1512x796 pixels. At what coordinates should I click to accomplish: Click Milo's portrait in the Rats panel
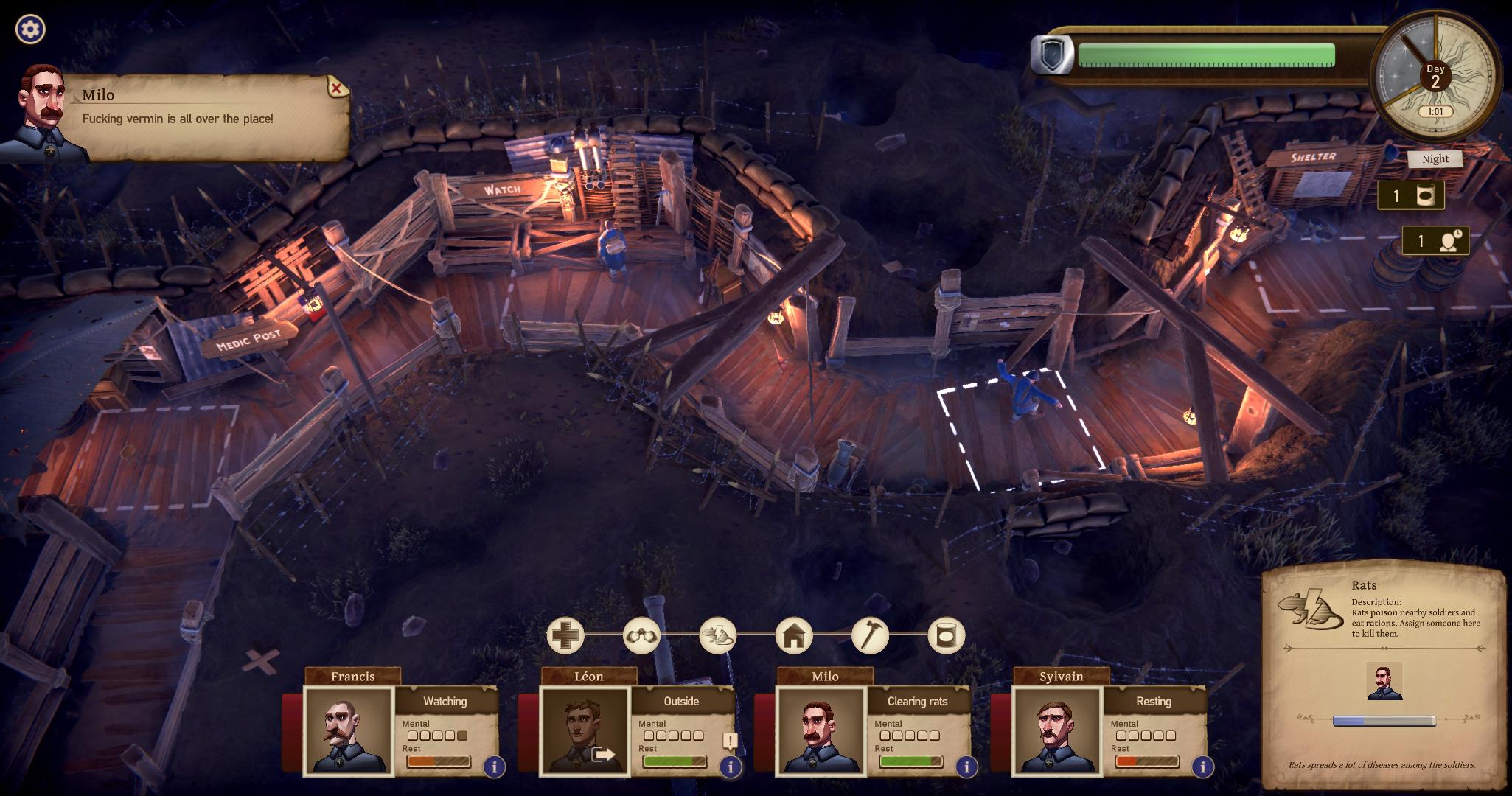click(1384, 680)
